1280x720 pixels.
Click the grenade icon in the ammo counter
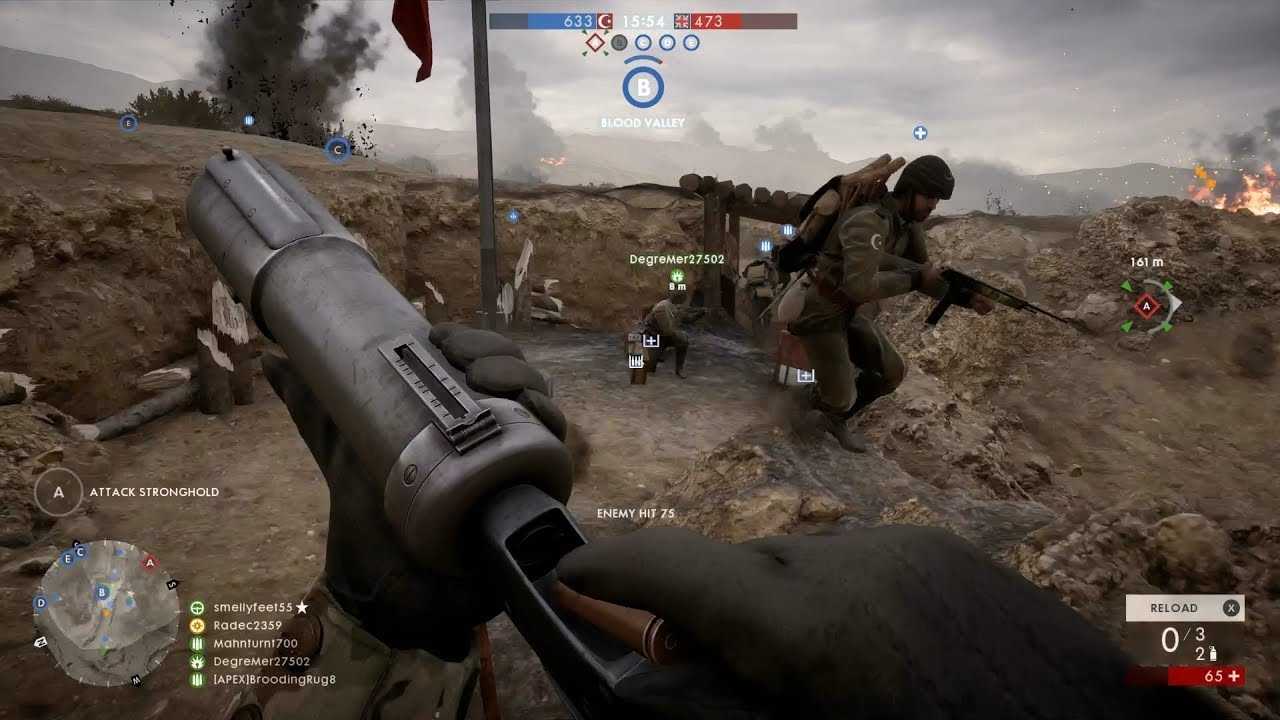(x=1213, y=654)
